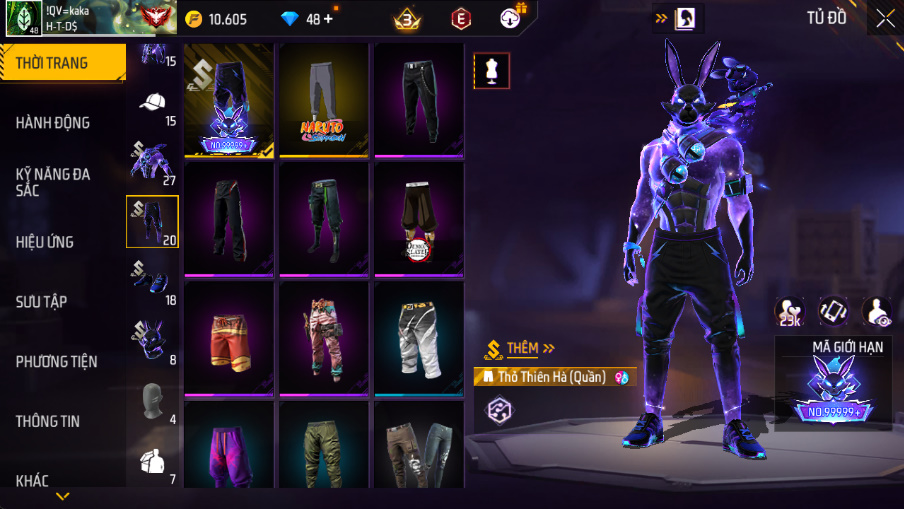Screen dimensions: 904x509
Task: Close the Tủ Đồ wardrobe screen
Action: pos(885,18)
